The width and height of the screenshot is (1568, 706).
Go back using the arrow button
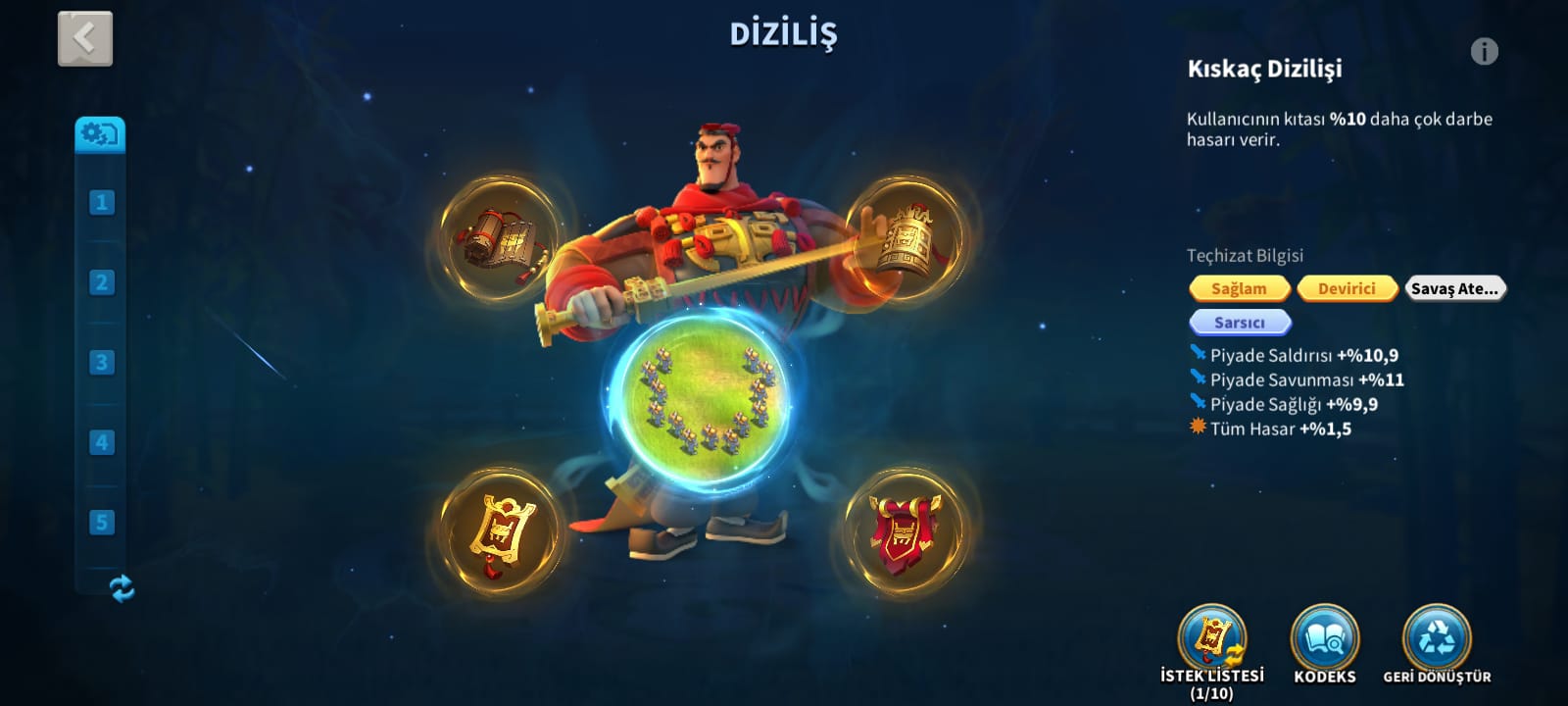click(85, 39)
